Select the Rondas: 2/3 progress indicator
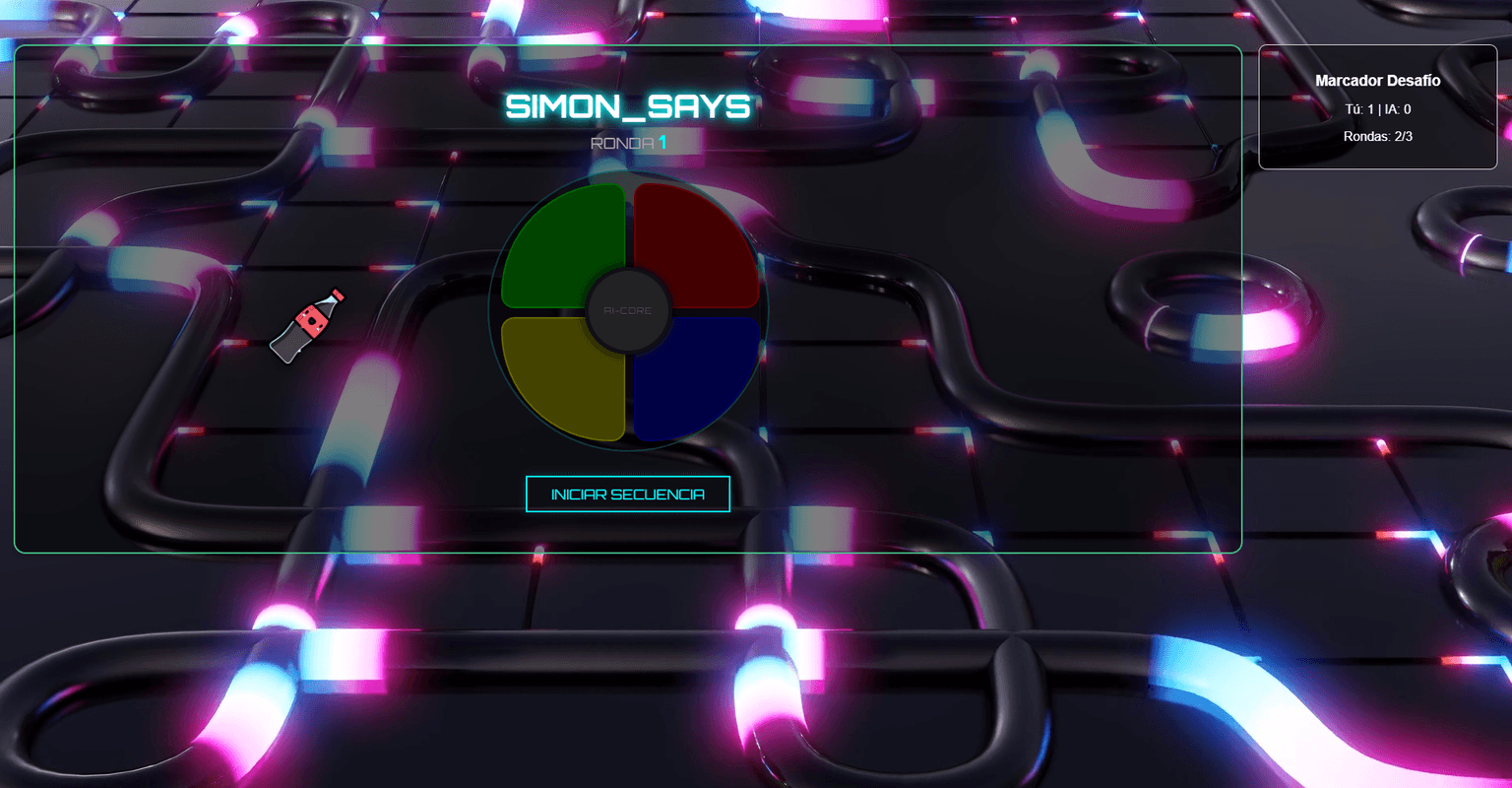The width and height of the screenshot is (1512, 788). tap(1377, 136)
